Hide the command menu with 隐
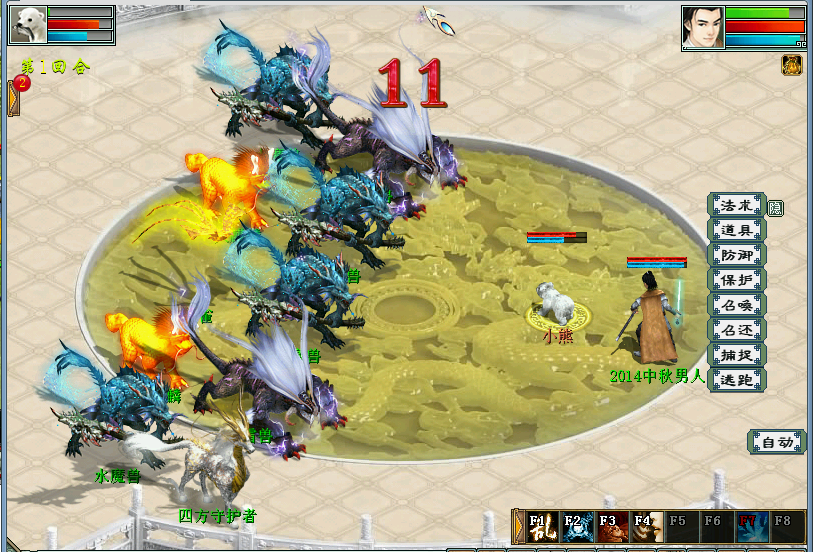Image resolution: width=813 pixels, height=552 pixels. 775,208
